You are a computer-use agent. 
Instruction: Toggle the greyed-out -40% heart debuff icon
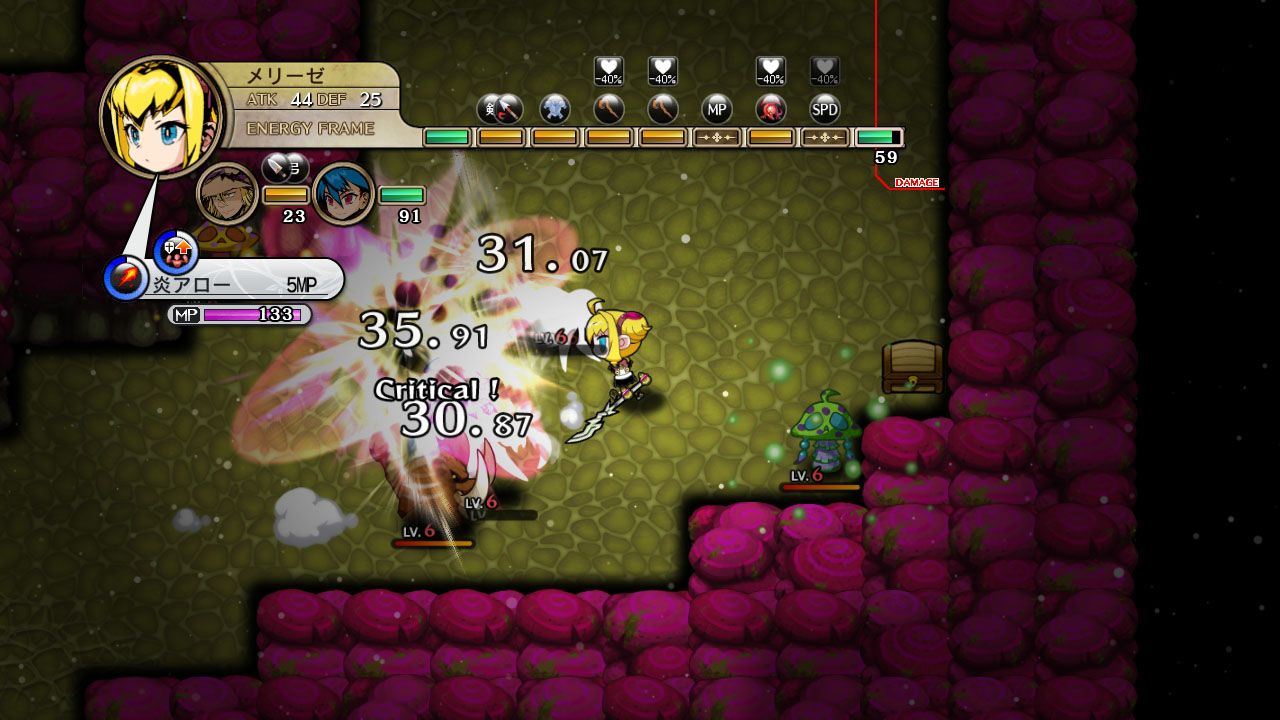tap(822, 68)
